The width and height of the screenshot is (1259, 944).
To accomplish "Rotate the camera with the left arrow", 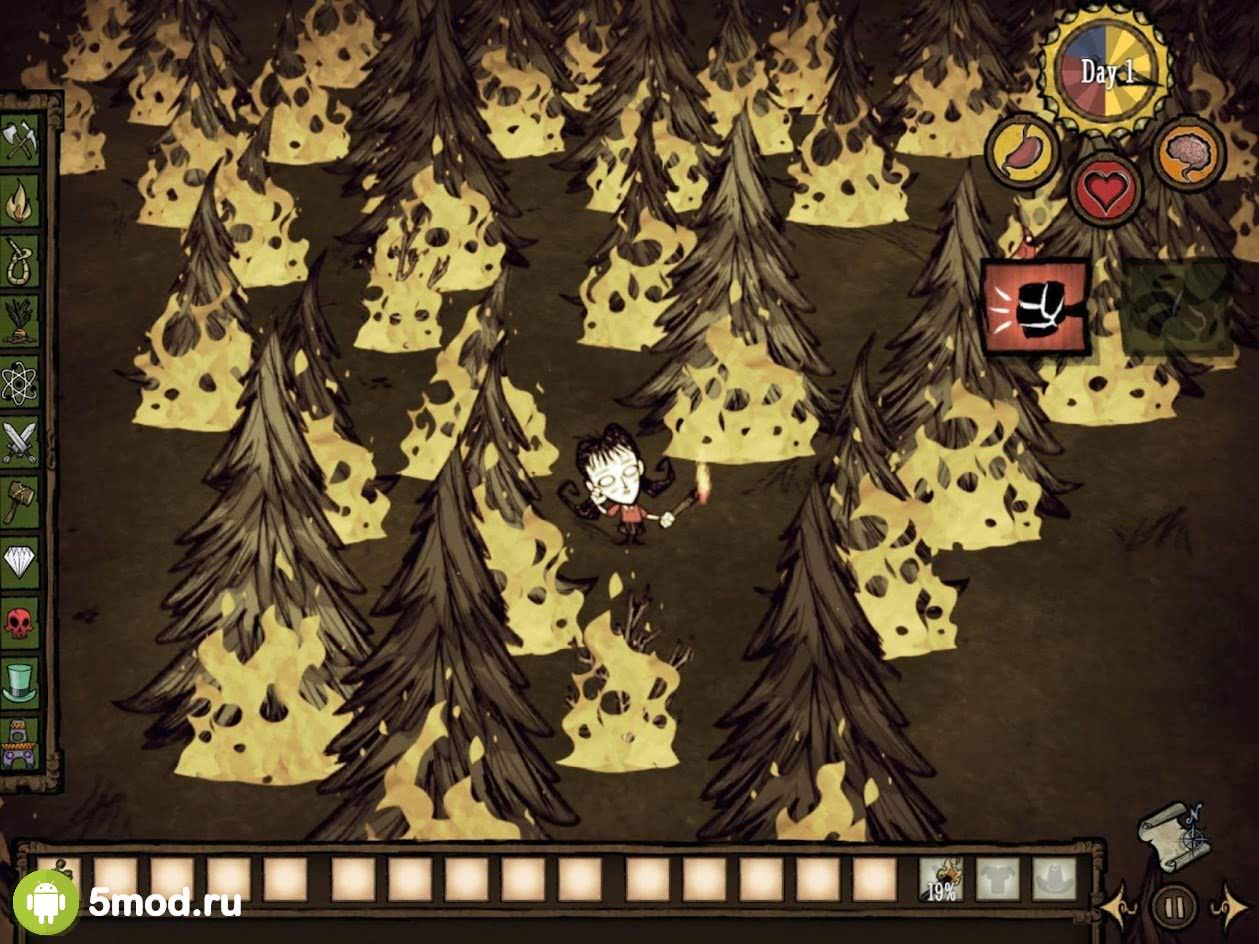I will tap(1115, 906).
